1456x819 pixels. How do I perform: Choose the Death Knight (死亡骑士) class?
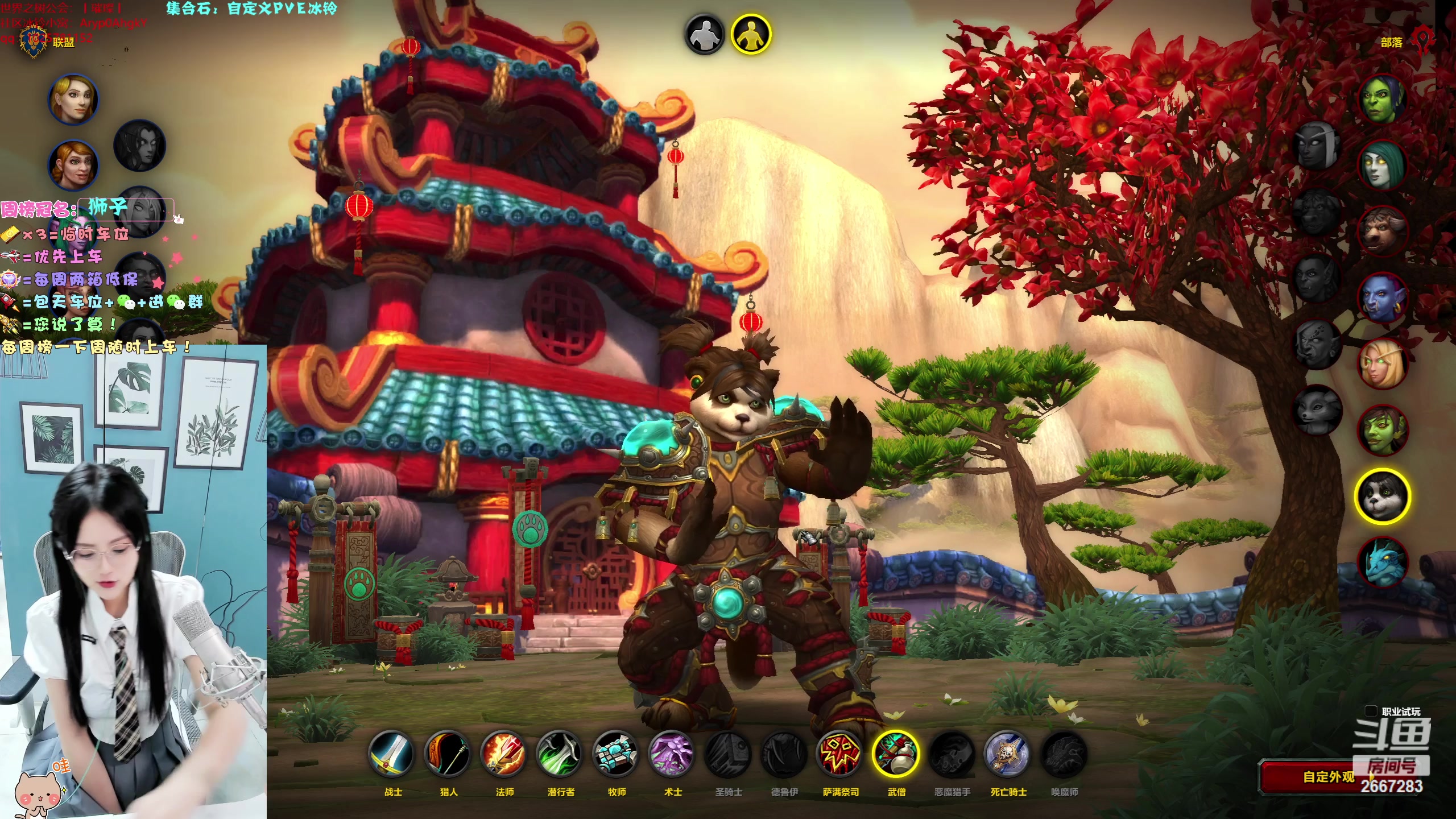[1008, 754]
